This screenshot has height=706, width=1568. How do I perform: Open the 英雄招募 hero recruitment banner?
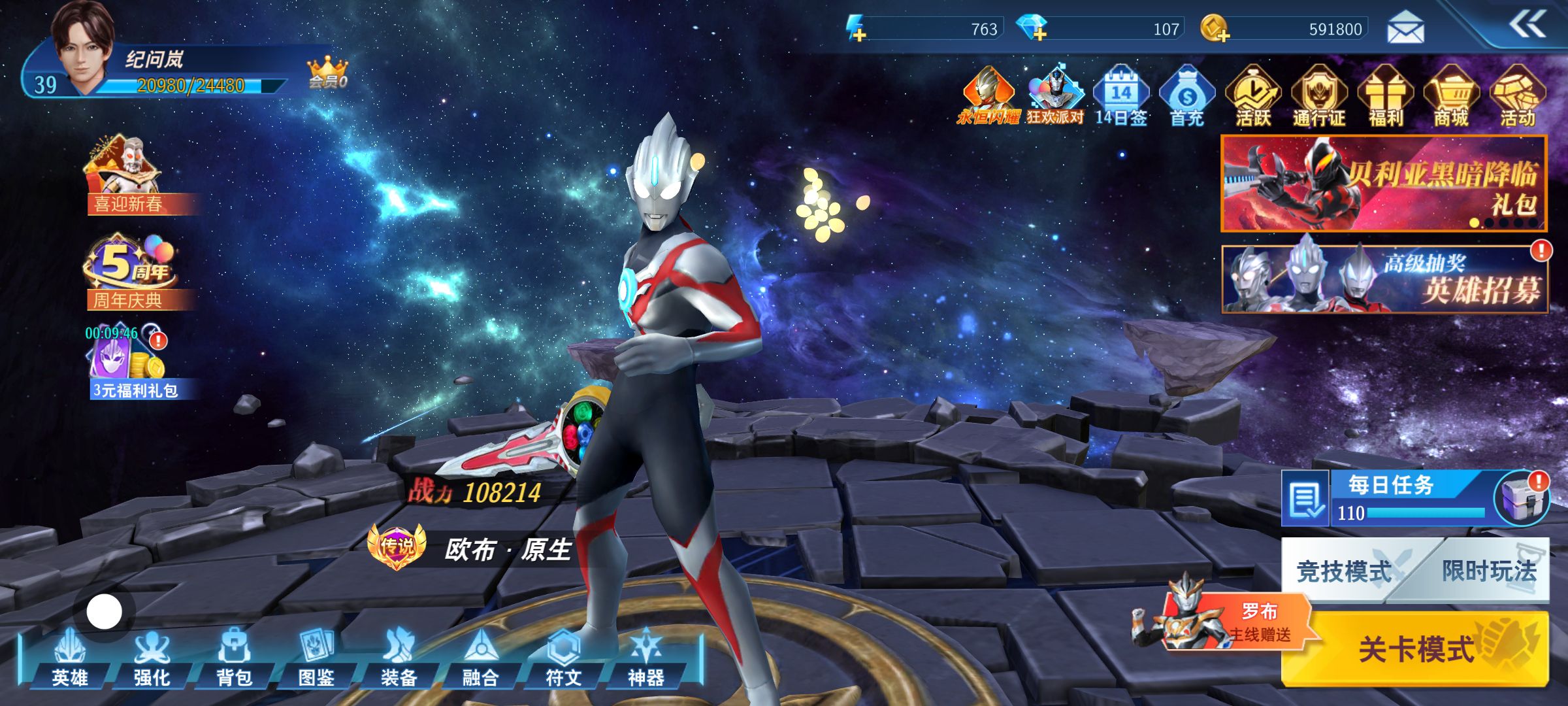click(x=1384, y=279)
